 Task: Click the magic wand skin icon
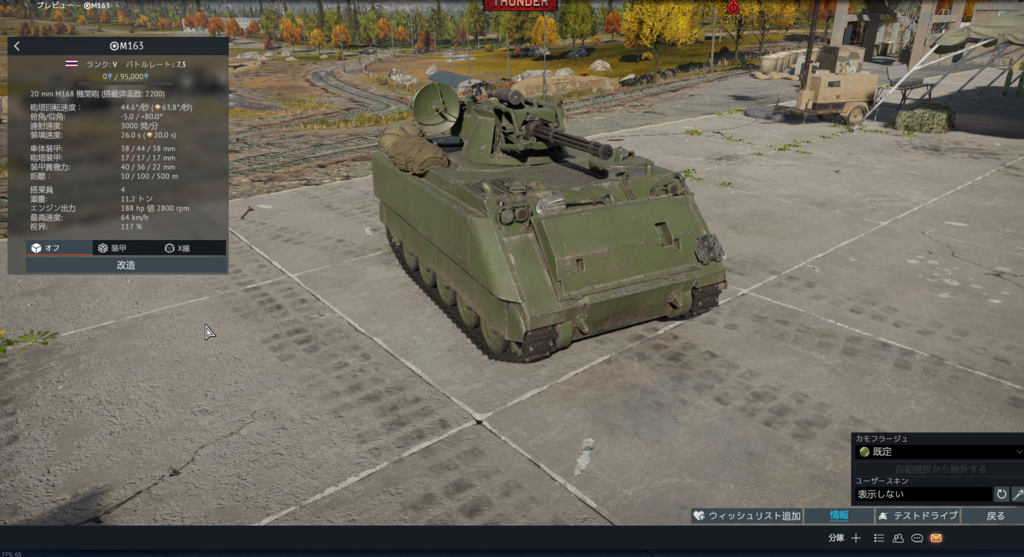tap(1018, 494)
